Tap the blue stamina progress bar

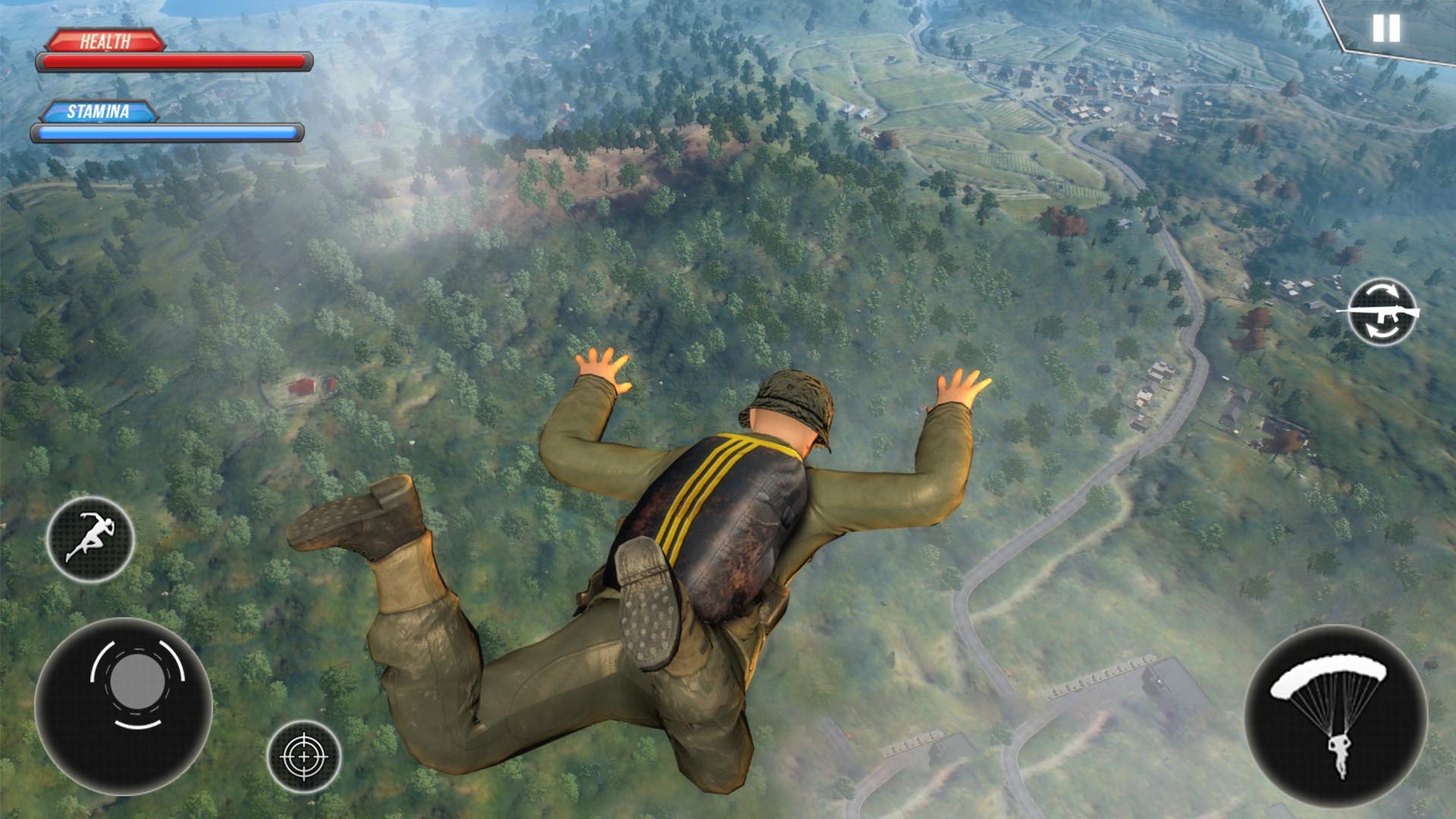167,133
